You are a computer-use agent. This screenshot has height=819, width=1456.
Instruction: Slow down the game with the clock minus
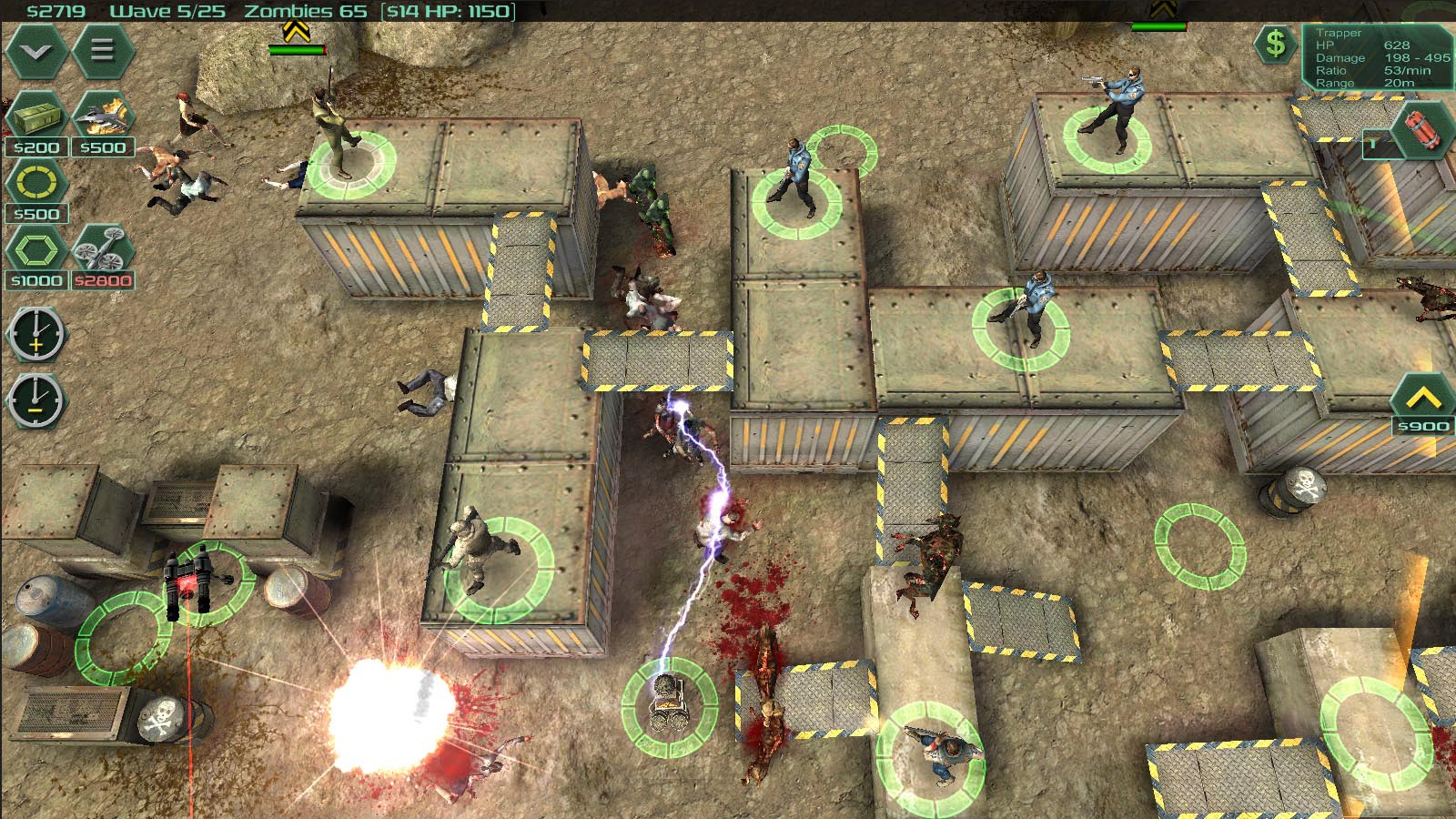[x=35, y=400]
